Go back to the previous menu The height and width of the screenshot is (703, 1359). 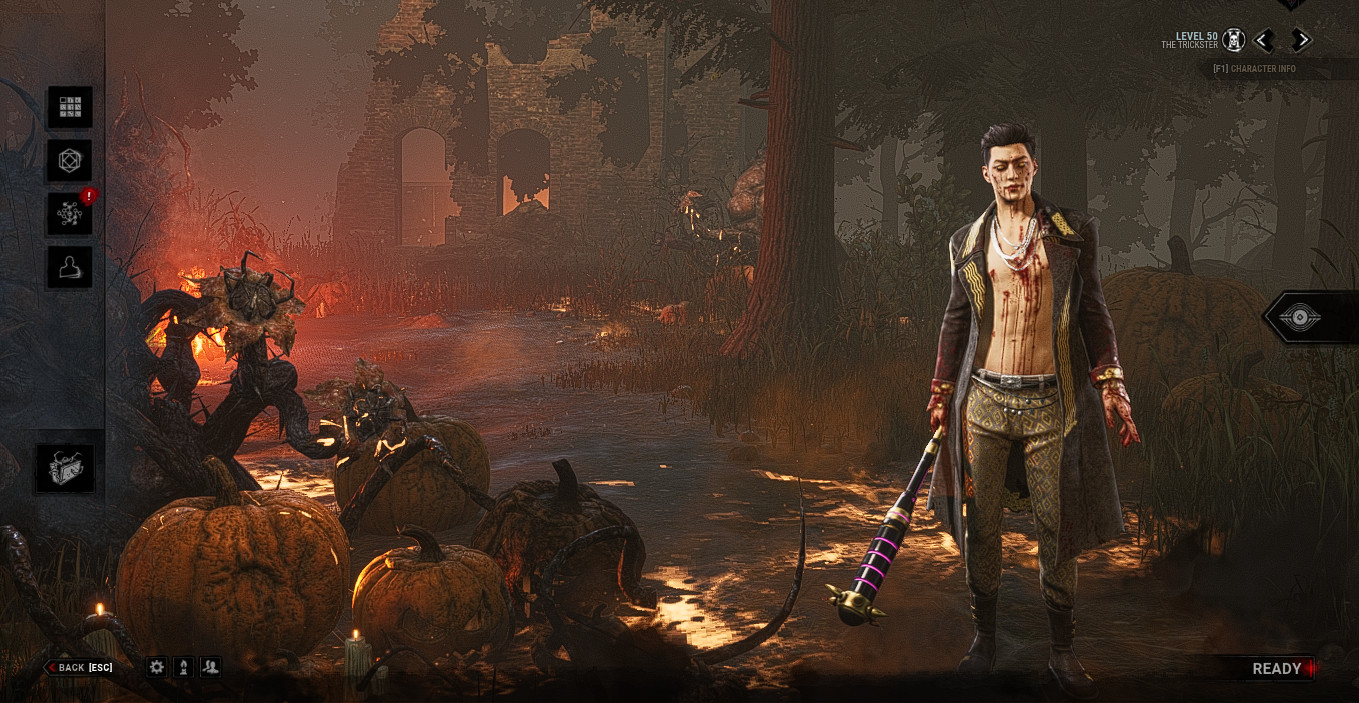point(79,667)
